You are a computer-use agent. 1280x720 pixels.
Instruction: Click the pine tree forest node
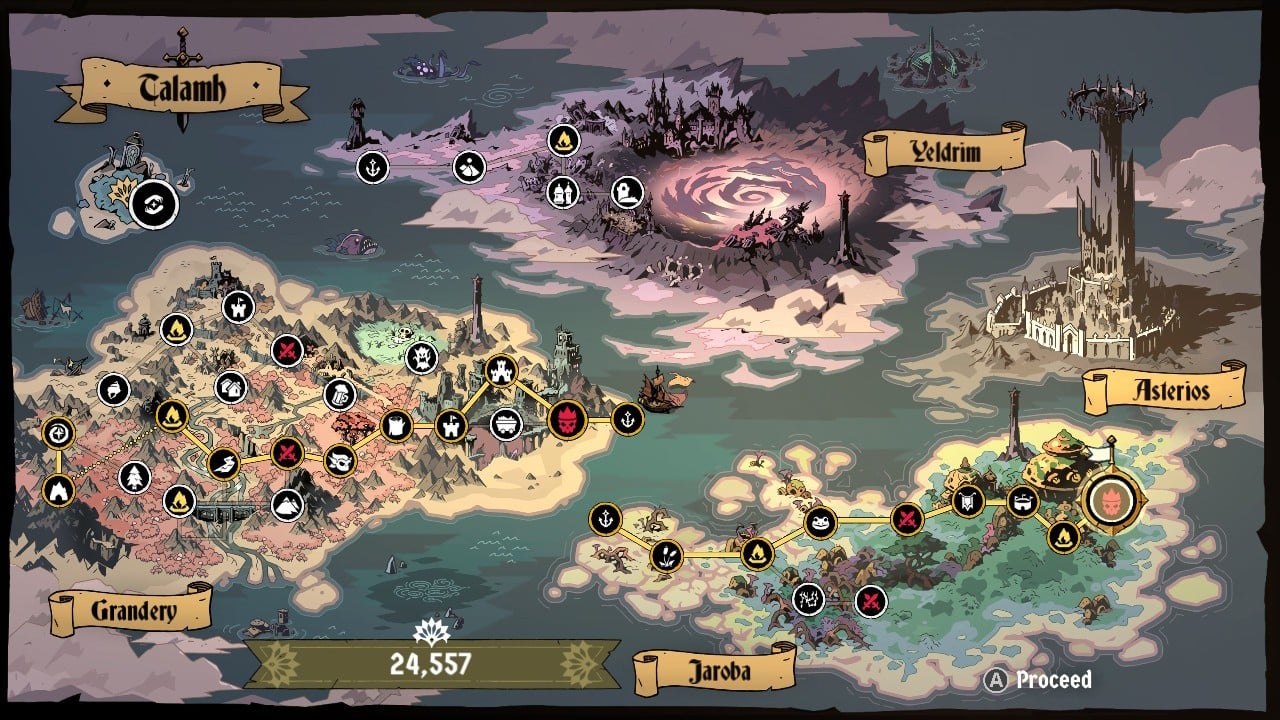[x=134, y=478]
